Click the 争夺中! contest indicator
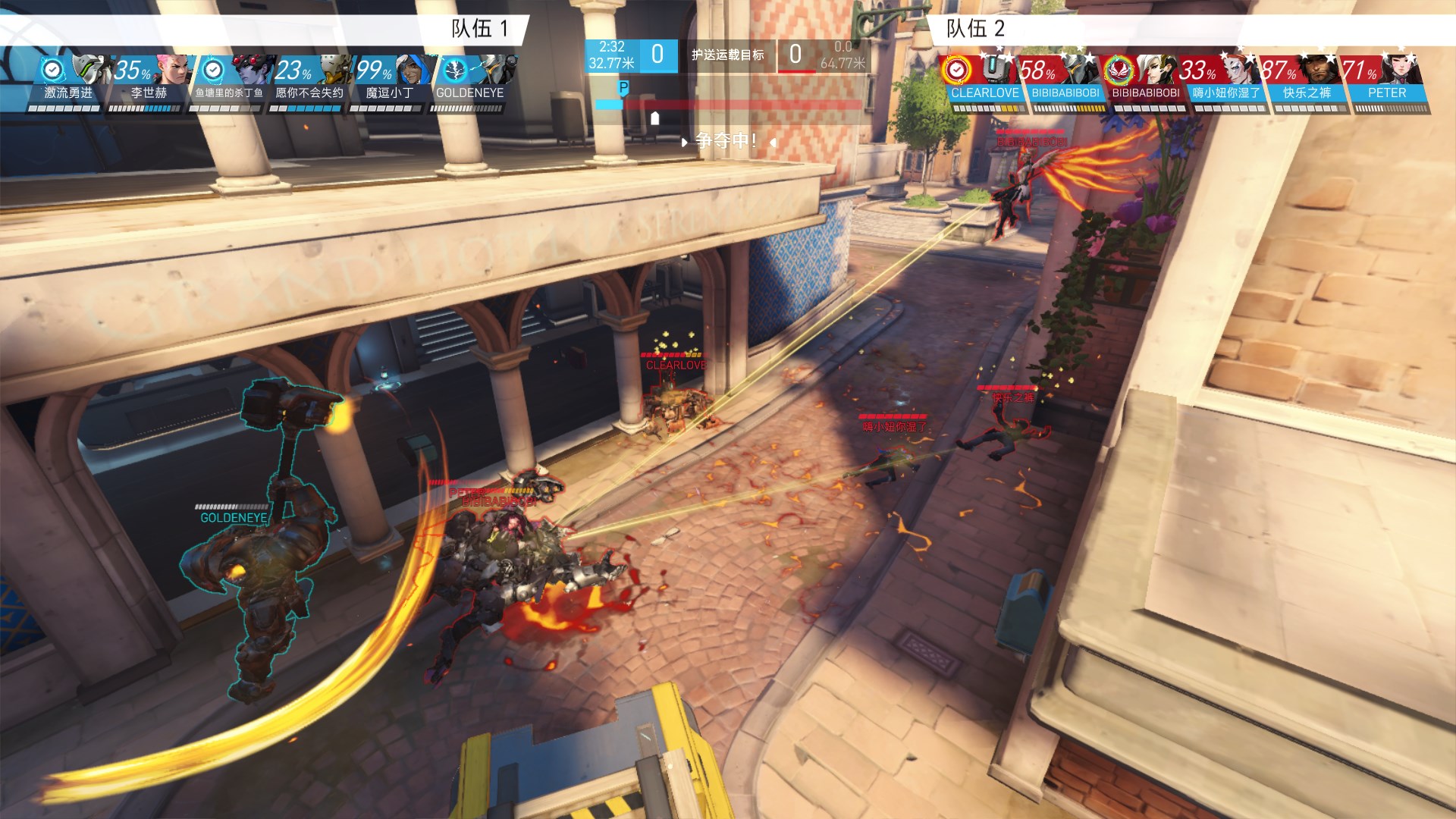1456x819 pixels. tap(728, 142)
